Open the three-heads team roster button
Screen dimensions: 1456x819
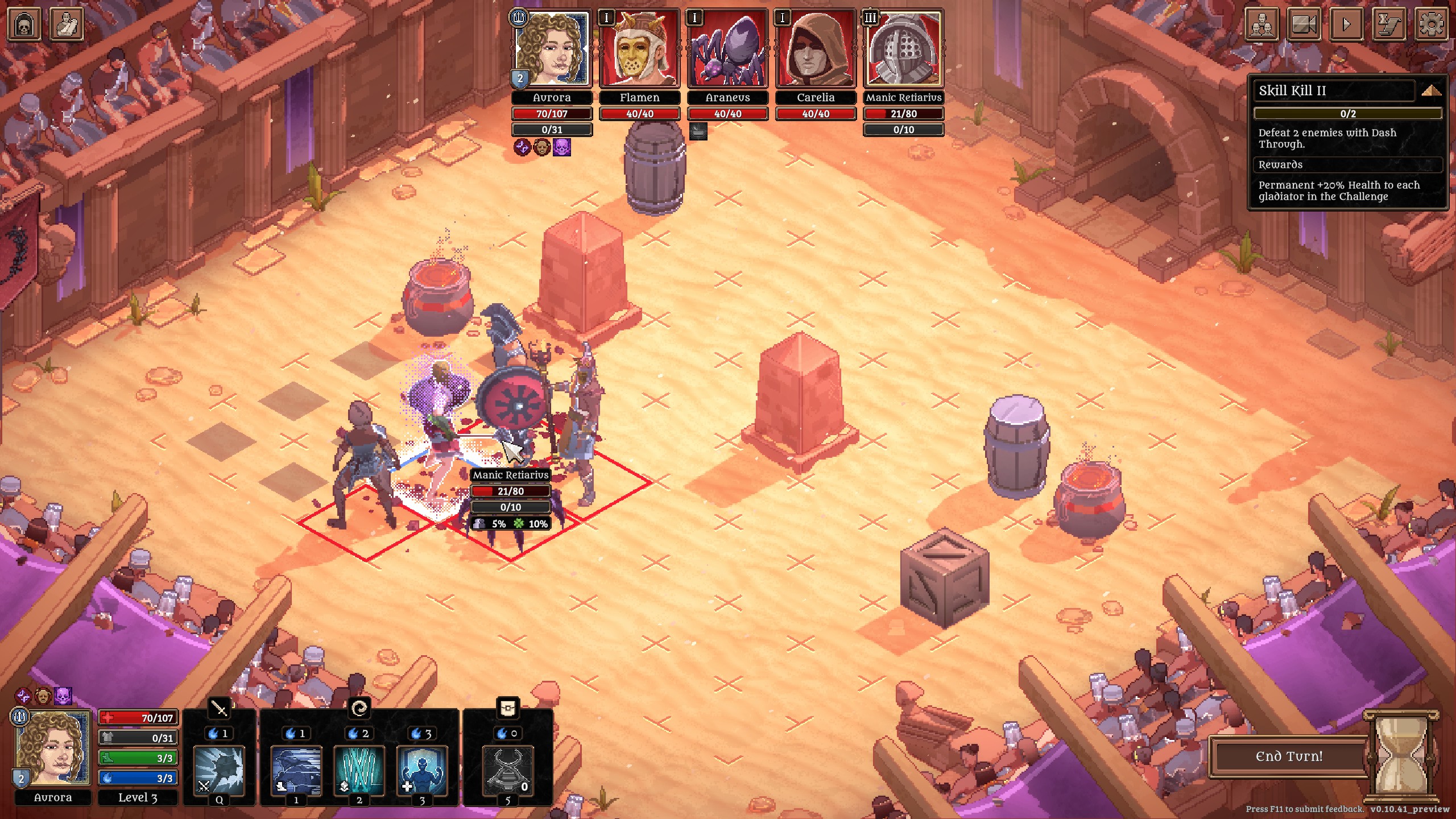[1262, 24]
